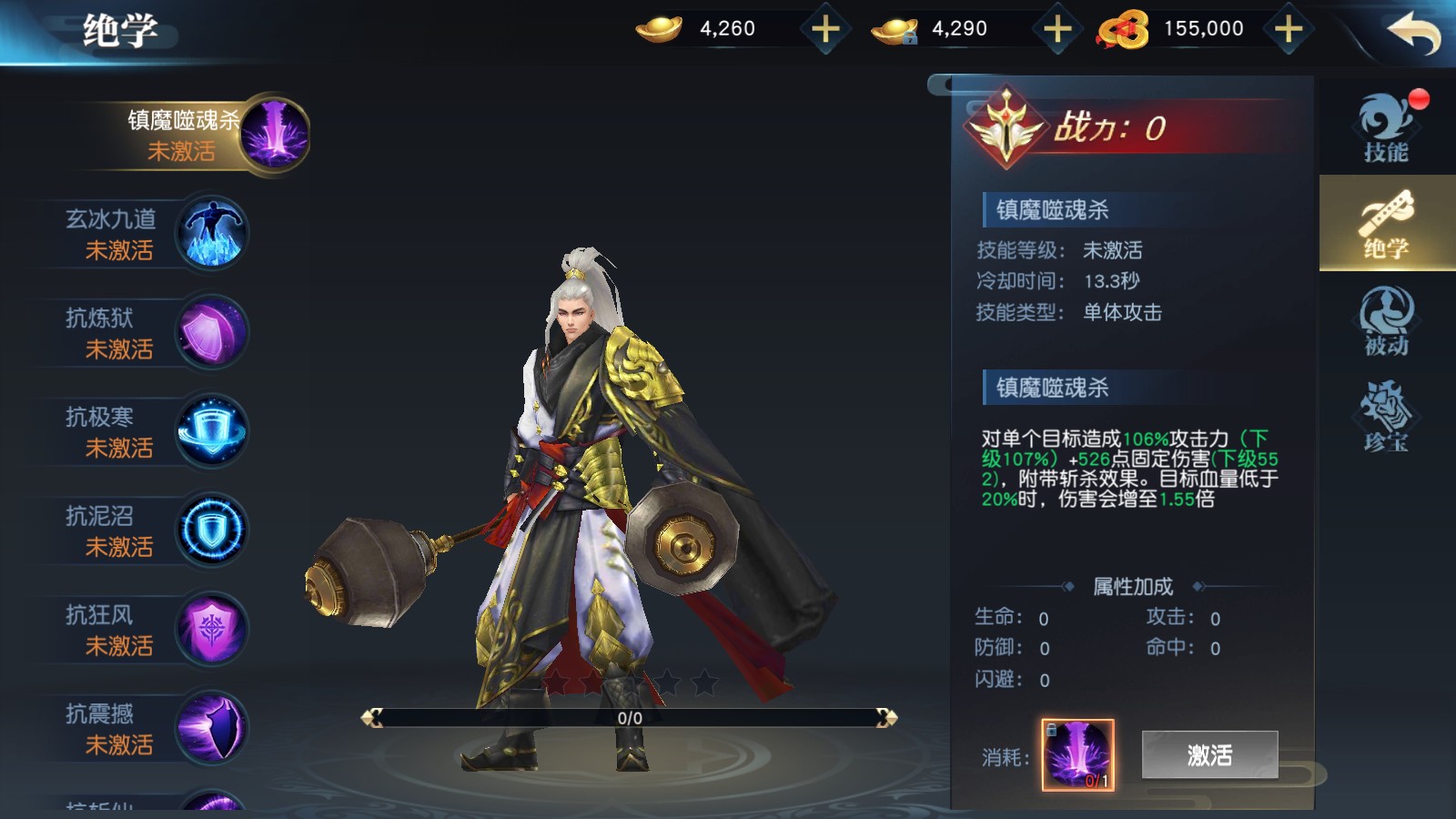Add gold ingots with the plus button
Viewport: 1456px width, 819px height.
[825, 29]
